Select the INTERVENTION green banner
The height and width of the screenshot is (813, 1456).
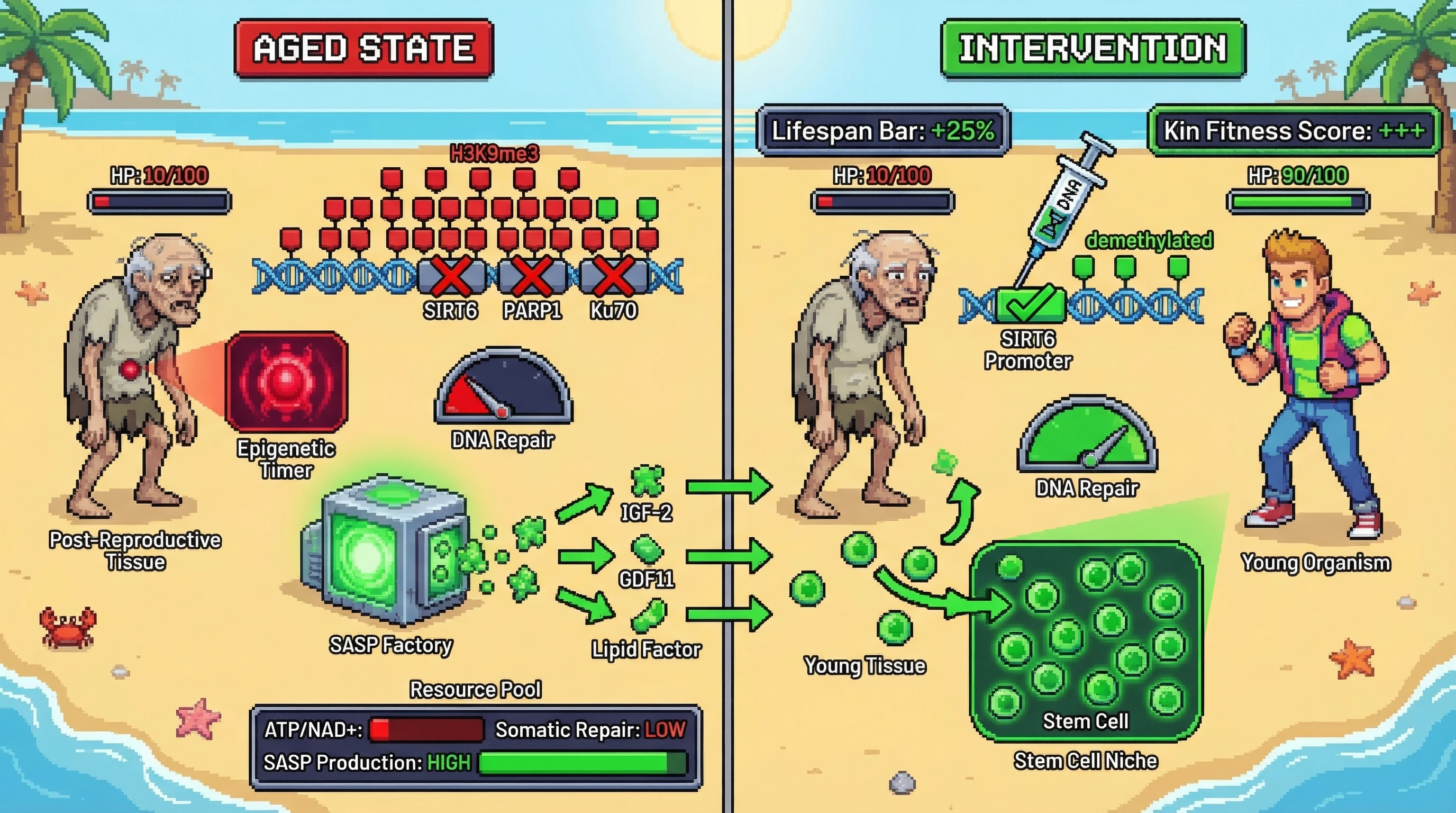(1093, 48)
